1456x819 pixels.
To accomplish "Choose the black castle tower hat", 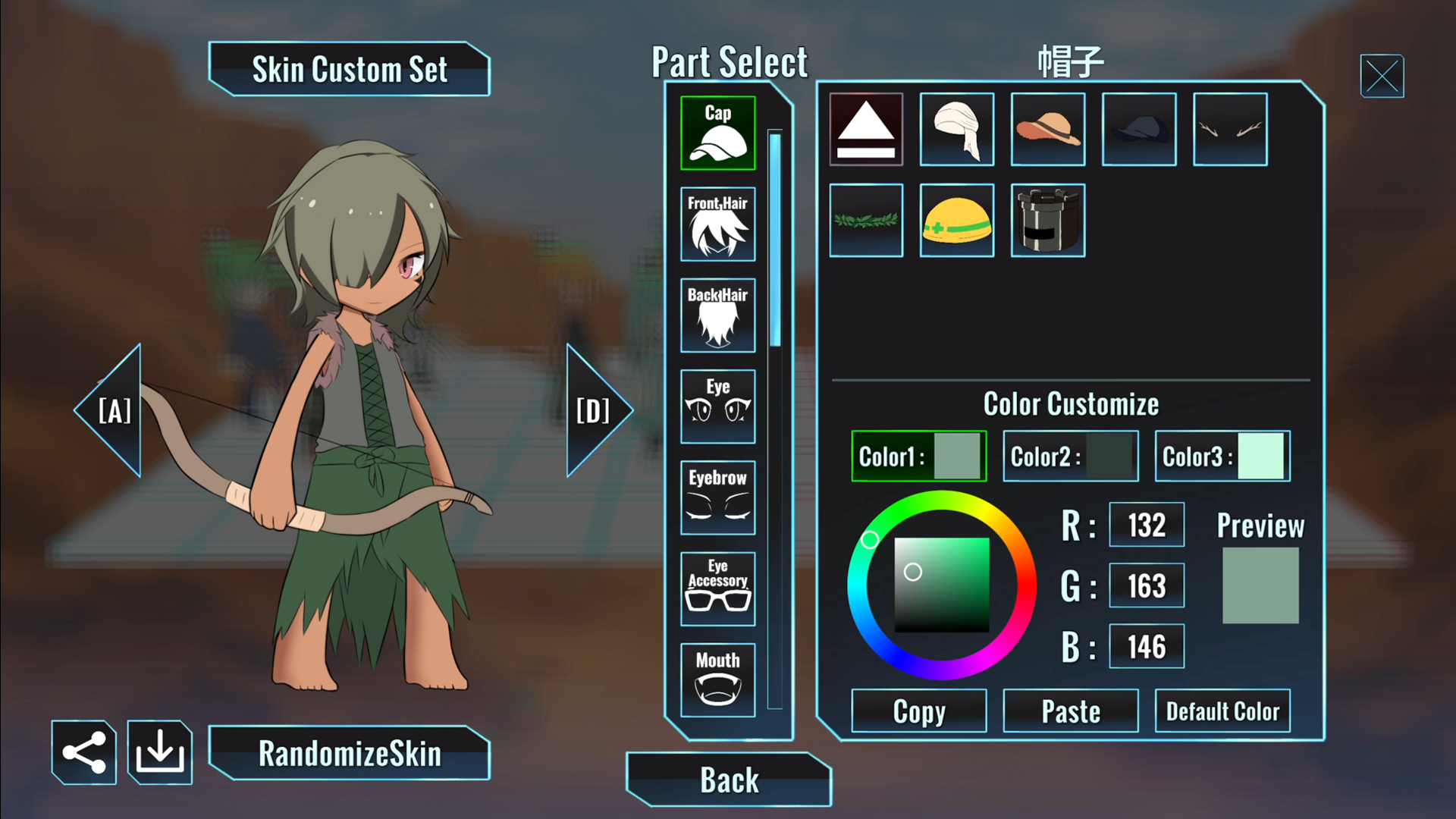I will coord(1048,221).
